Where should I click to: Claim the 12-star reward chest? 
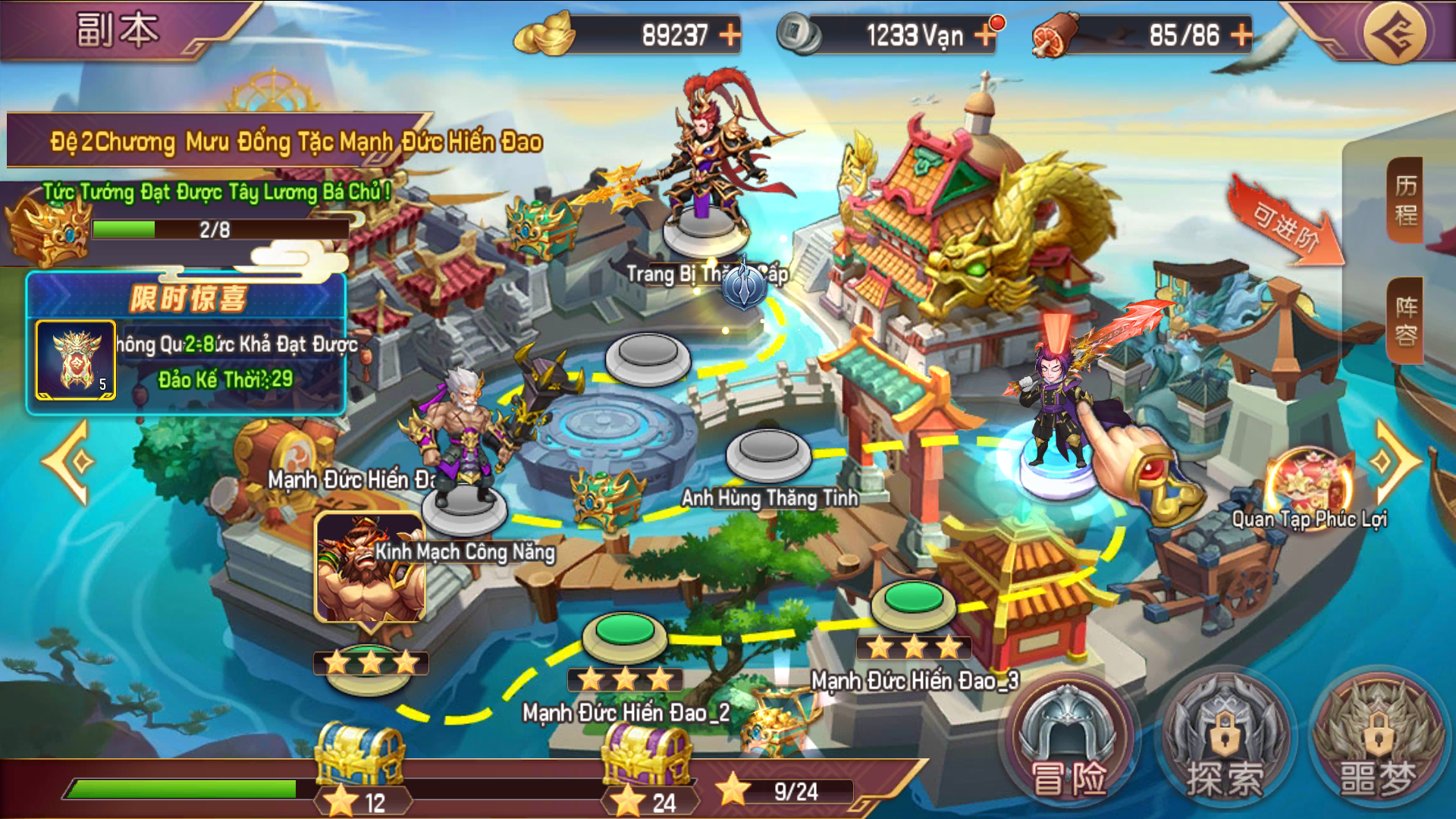pyautogui.click(x=359, y=755)
